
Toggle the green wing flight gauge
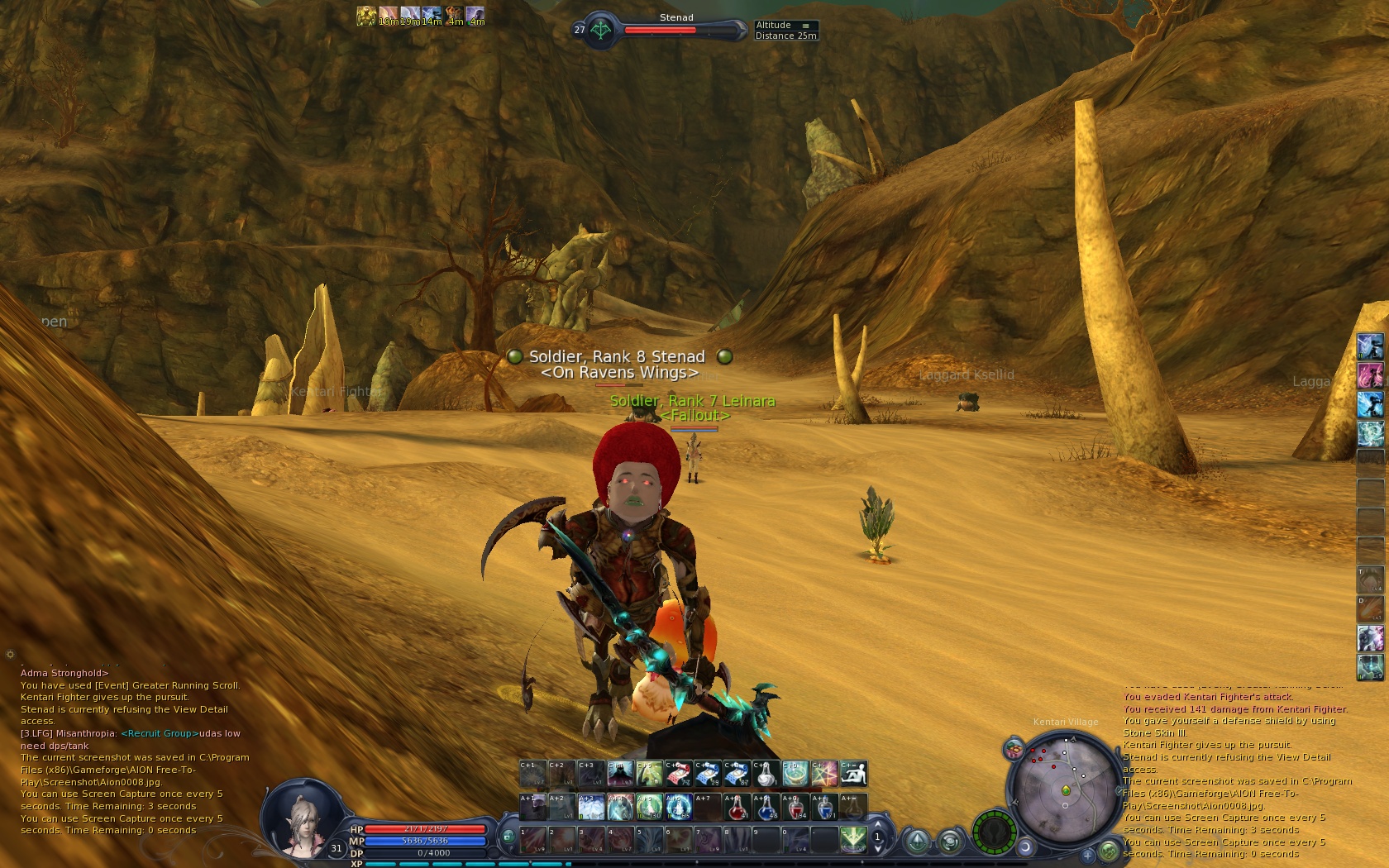(x=993, y=831)
